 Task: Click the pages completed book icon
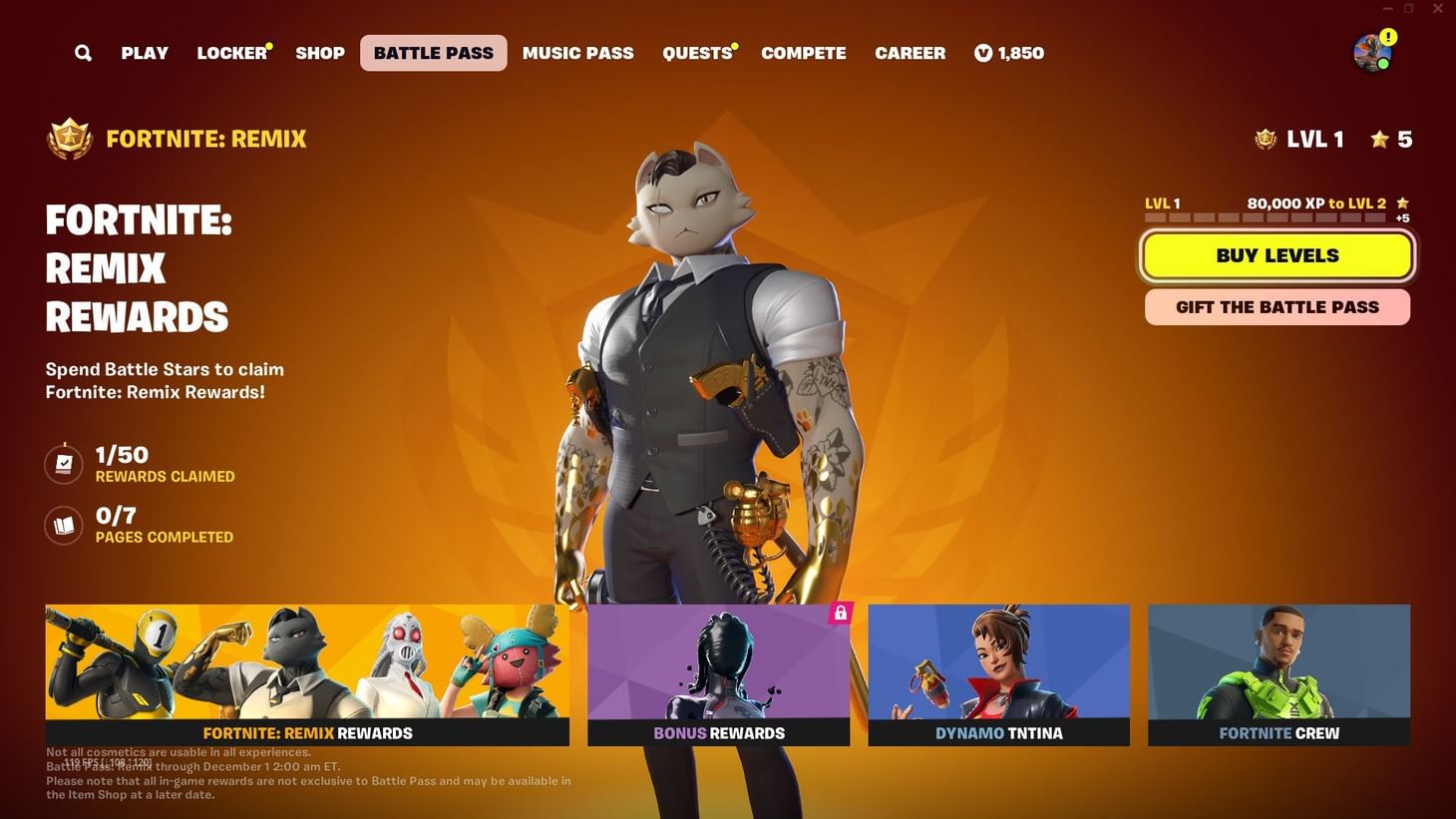tap(63, 525)
